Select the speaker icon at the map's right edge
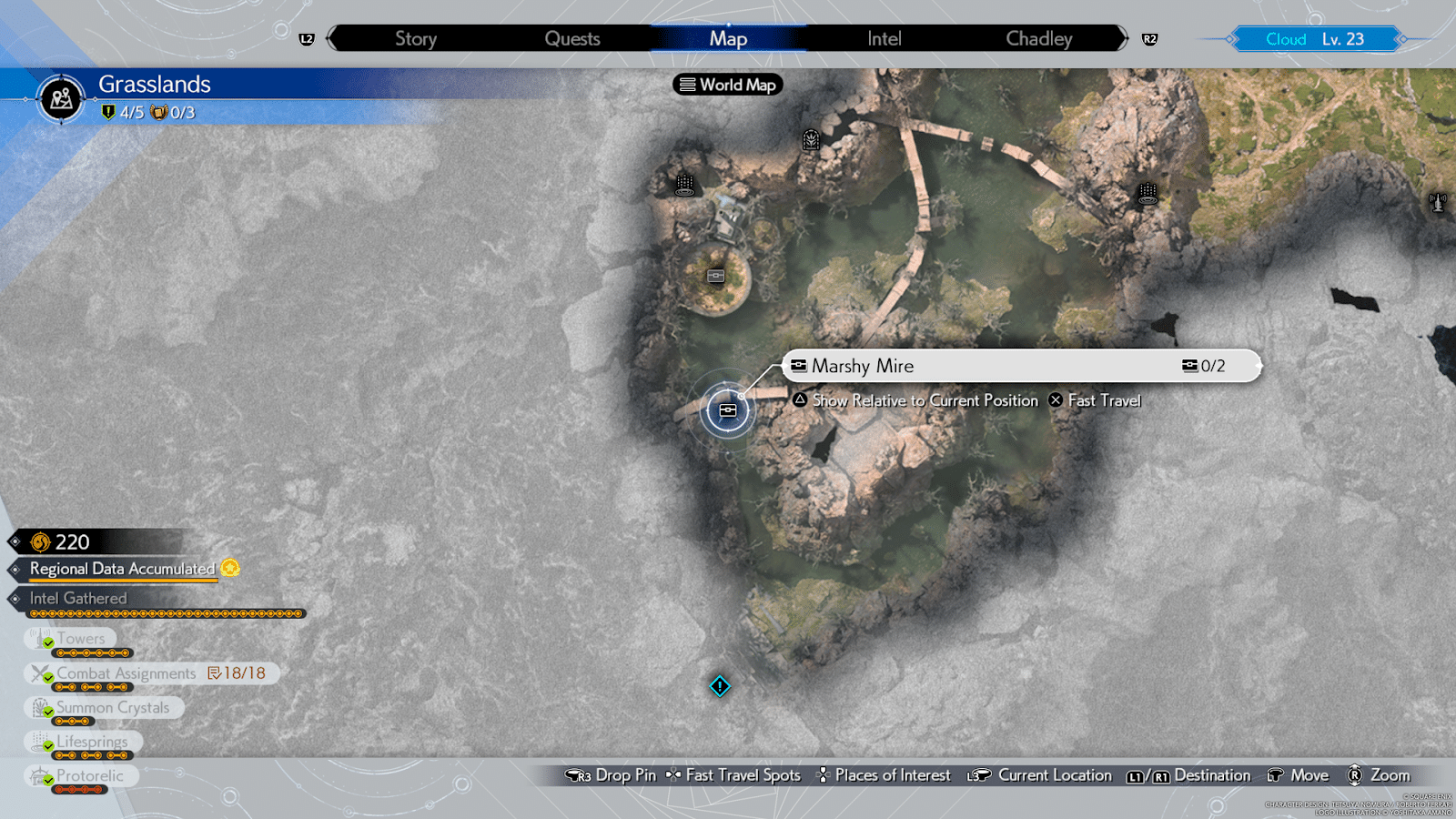This screenshot has height=819, width=1456. (x=1436, y=203)
